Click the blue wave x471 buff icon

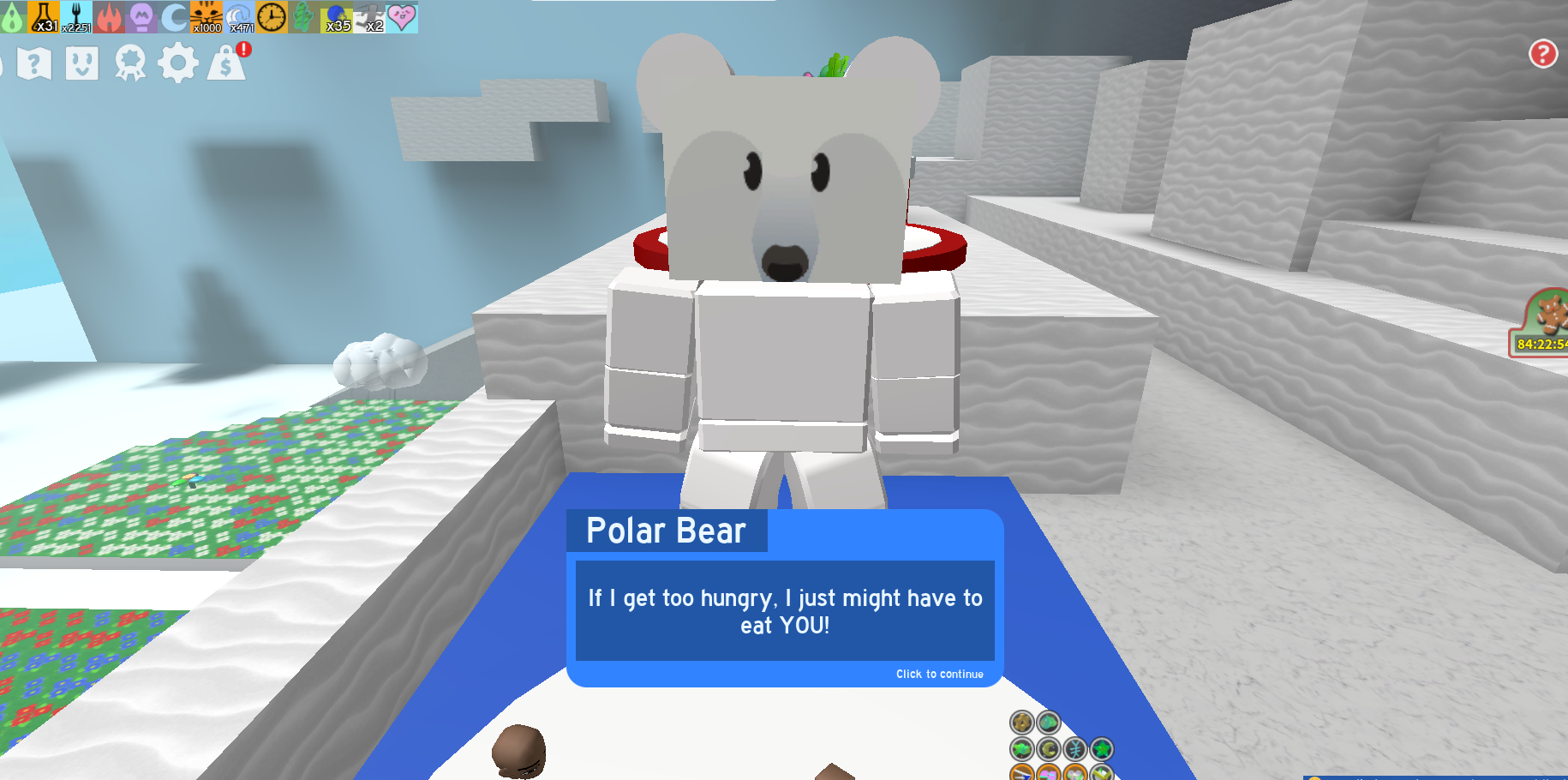coord(237,16)
